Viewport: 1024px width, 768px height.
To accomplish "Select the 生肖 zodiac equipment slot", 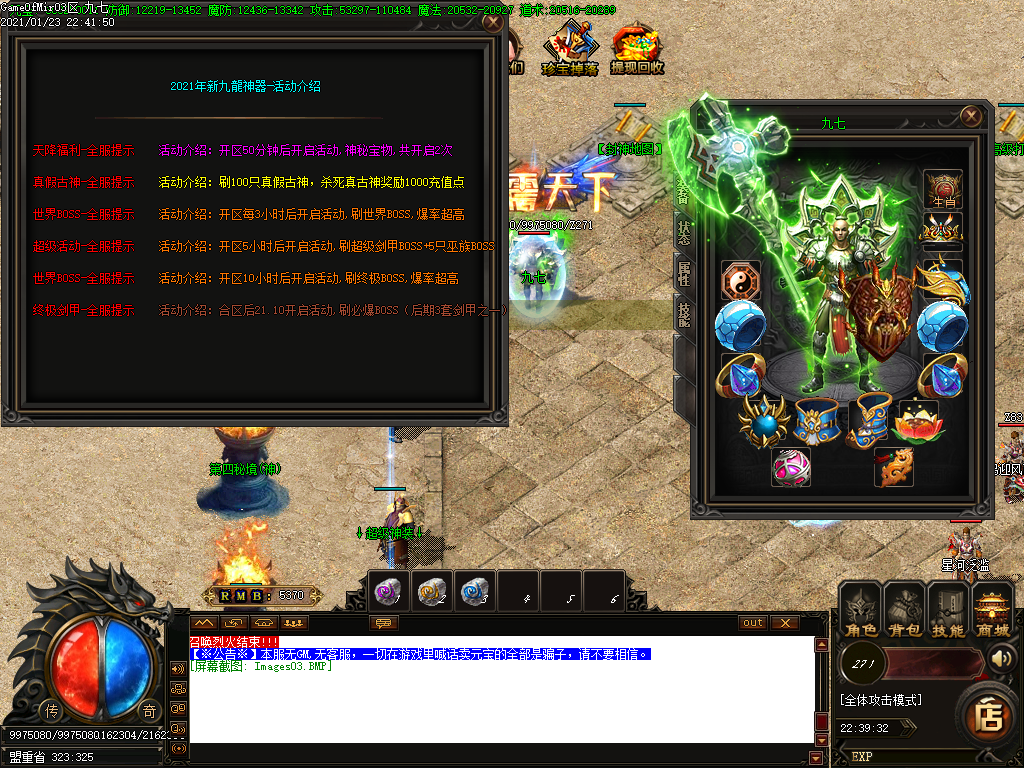I will point(943,189).
